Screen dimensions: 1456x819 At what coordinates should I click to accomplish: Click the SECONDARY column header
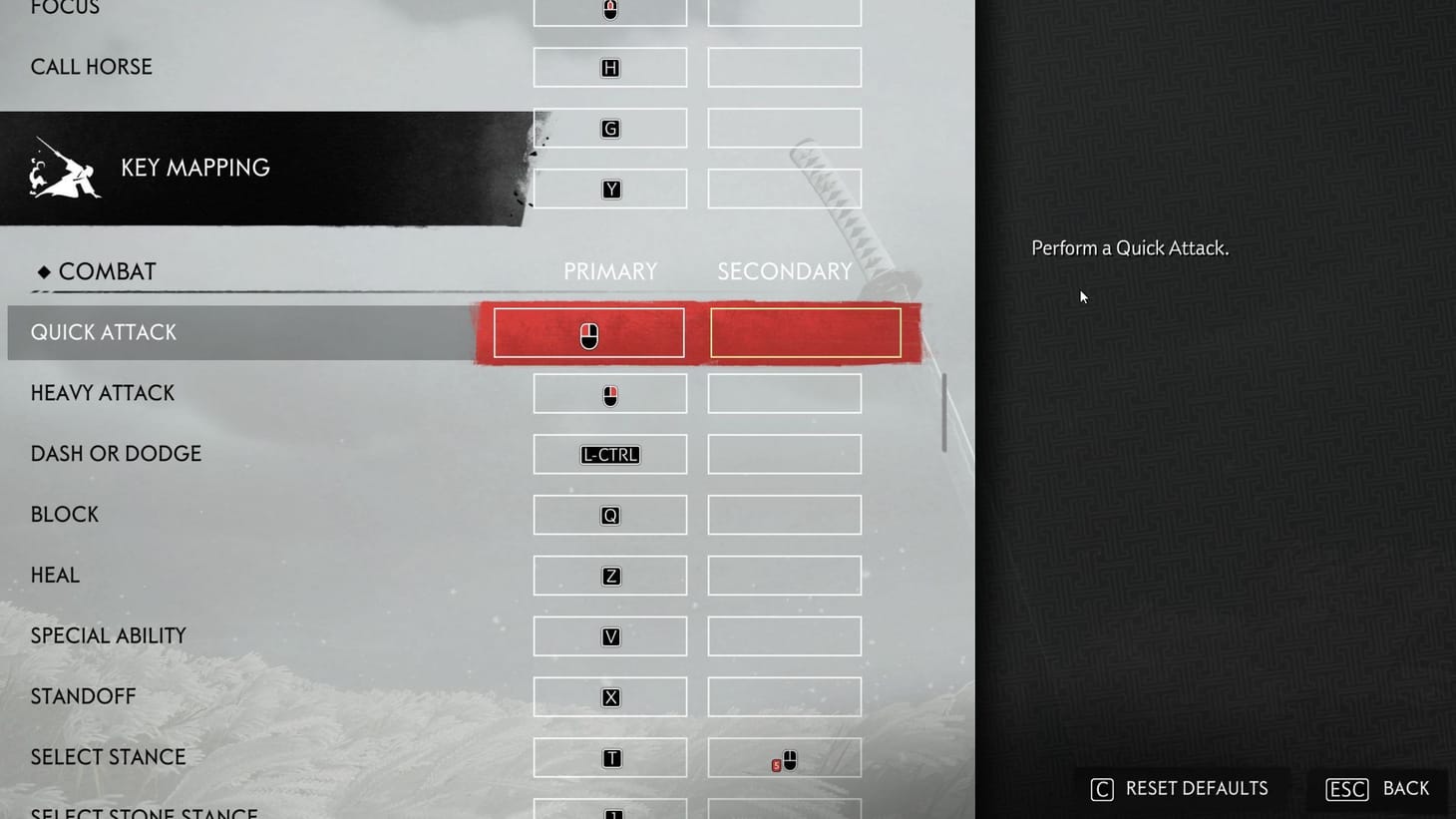pos(784,270)
